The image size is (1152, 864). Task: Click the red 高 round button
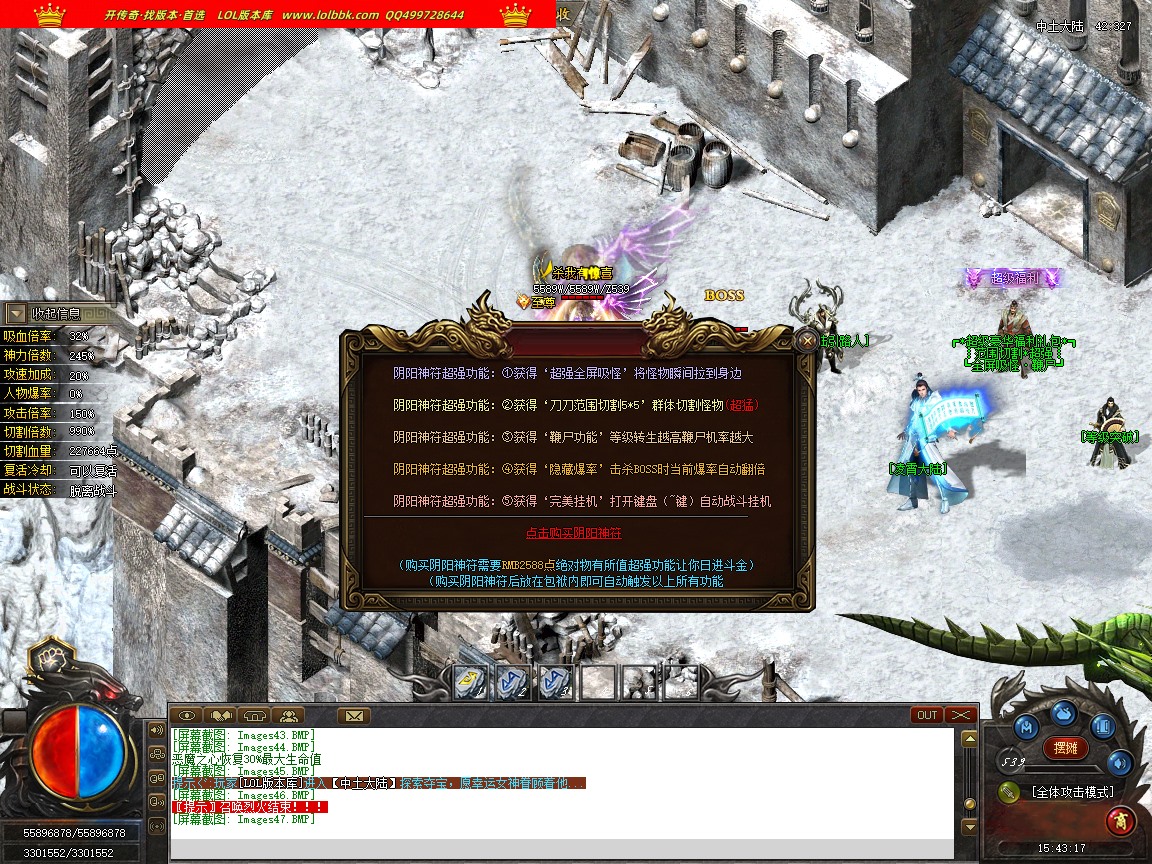pyautogui.click(x=1120, y=821)
